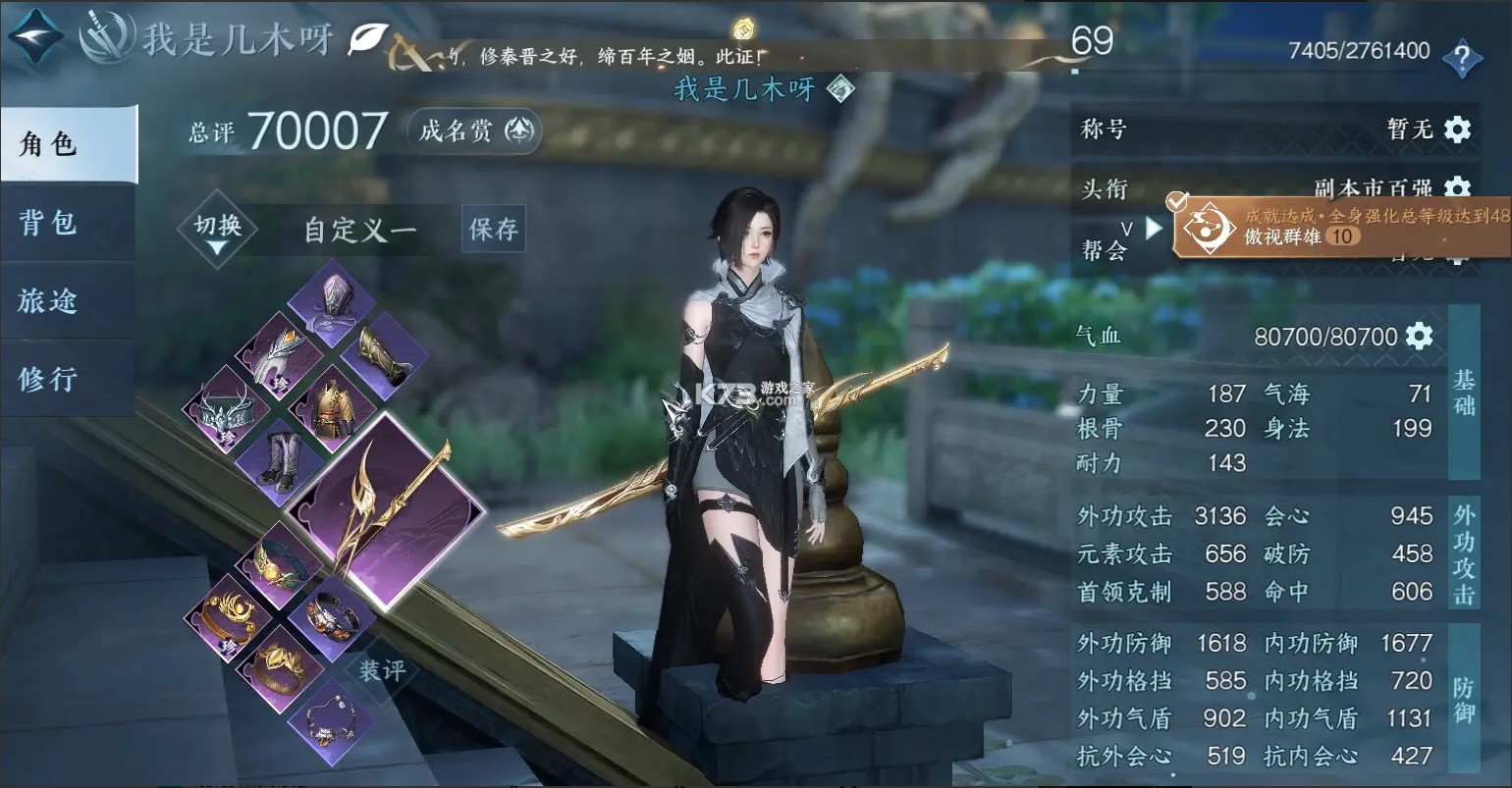Image resolution: width=1512 pixels, height=788 pixels.
Task: Open the 气血 settings gear
Action: 1418,335
